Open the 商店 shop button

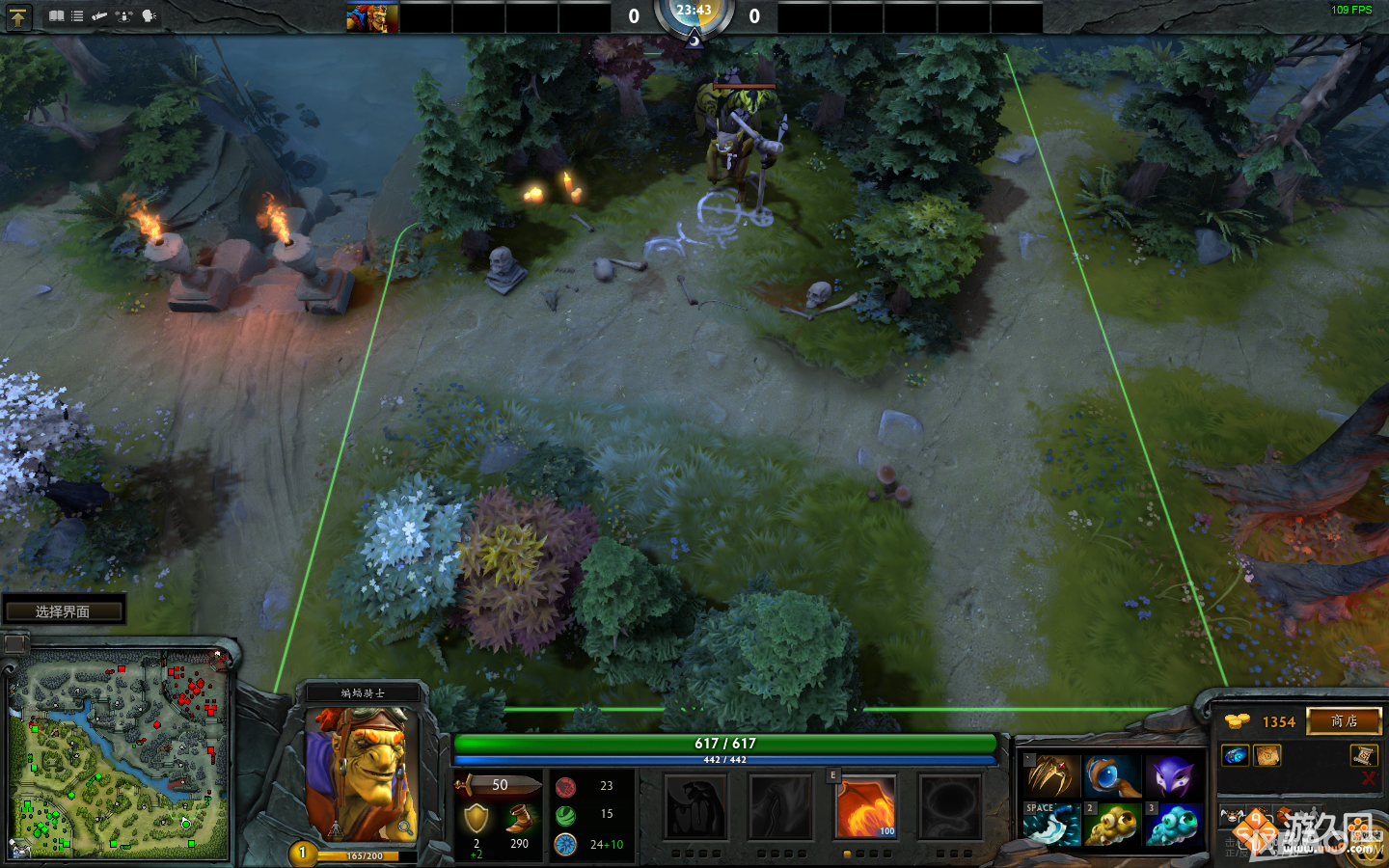click(1345, 721)
